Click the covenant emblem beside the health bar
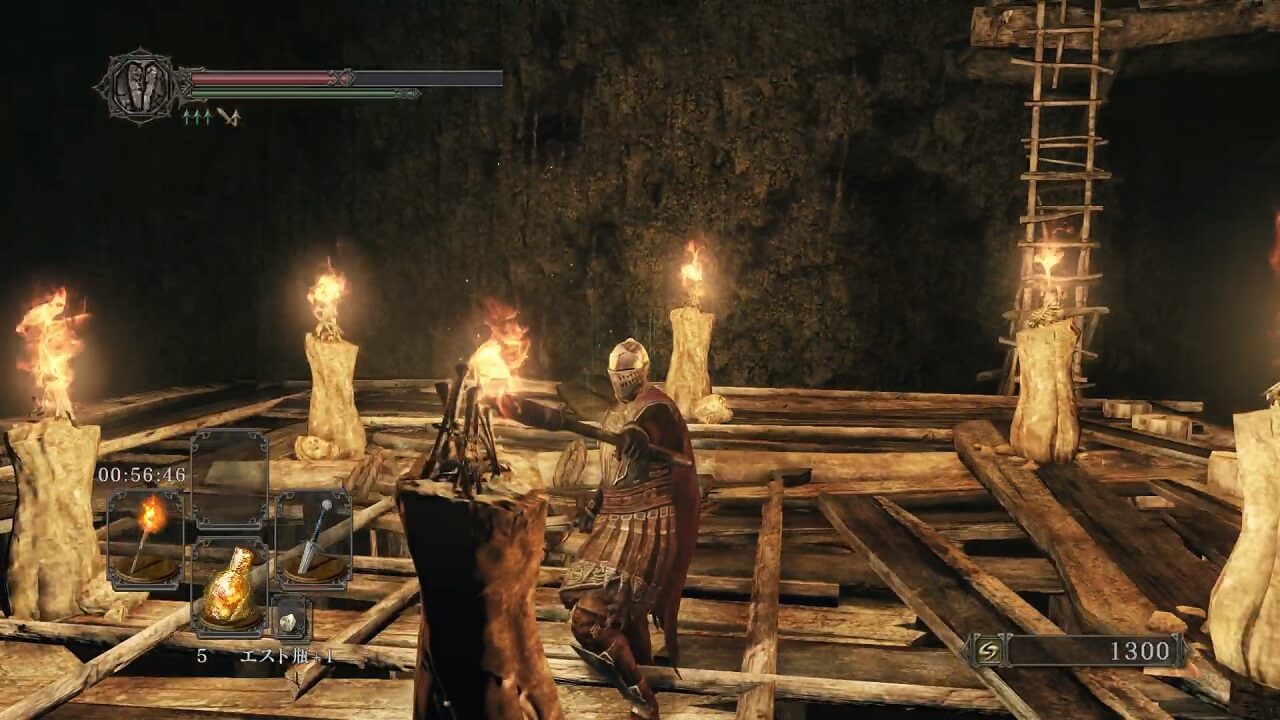This screenshot has height=720, width=1280. [x=137, y=86]
